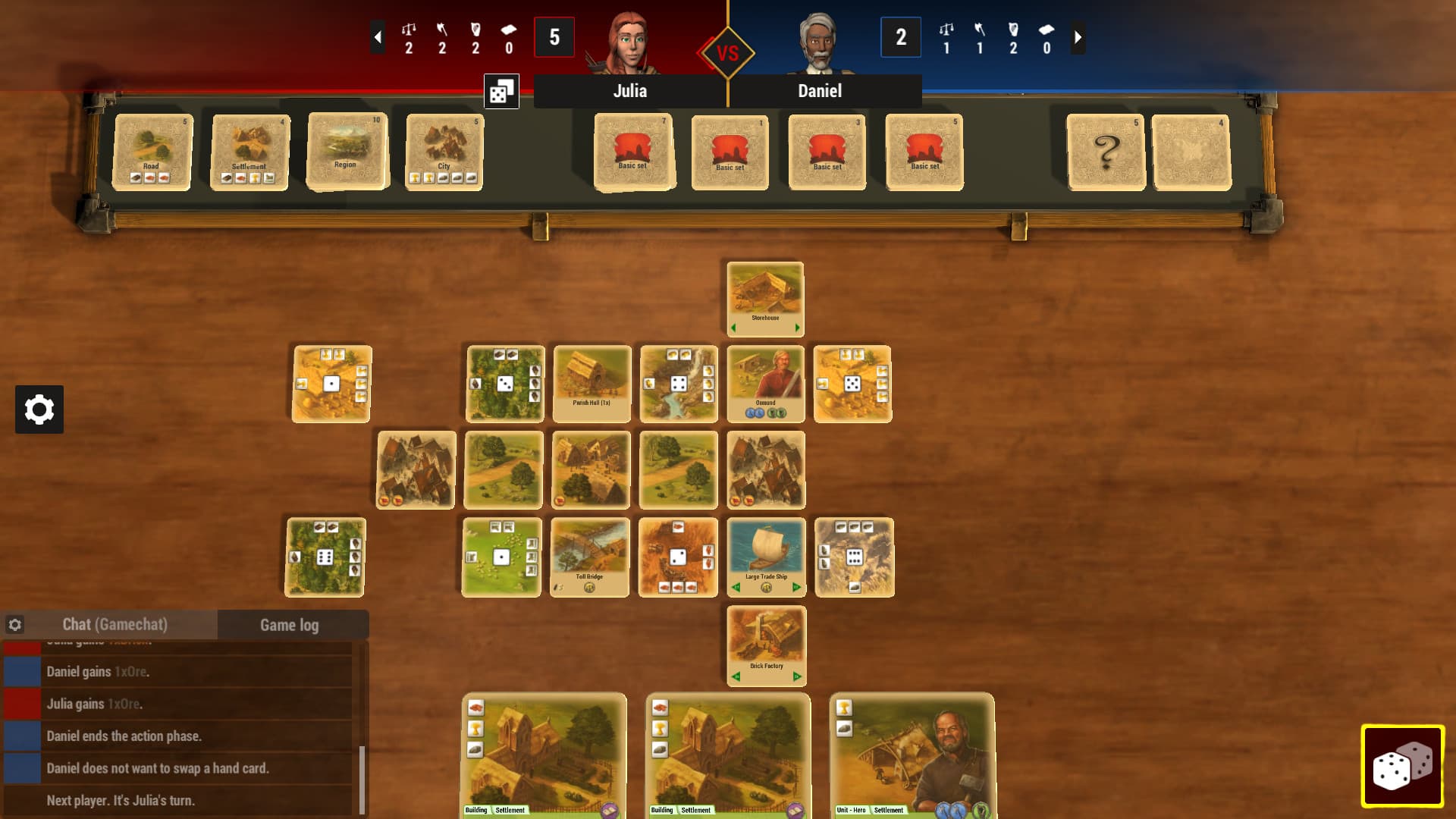Open the settings gear on the left edge
Image resolution: width=1456 pixels, height=819 pixels.
[x=39, y=409]
